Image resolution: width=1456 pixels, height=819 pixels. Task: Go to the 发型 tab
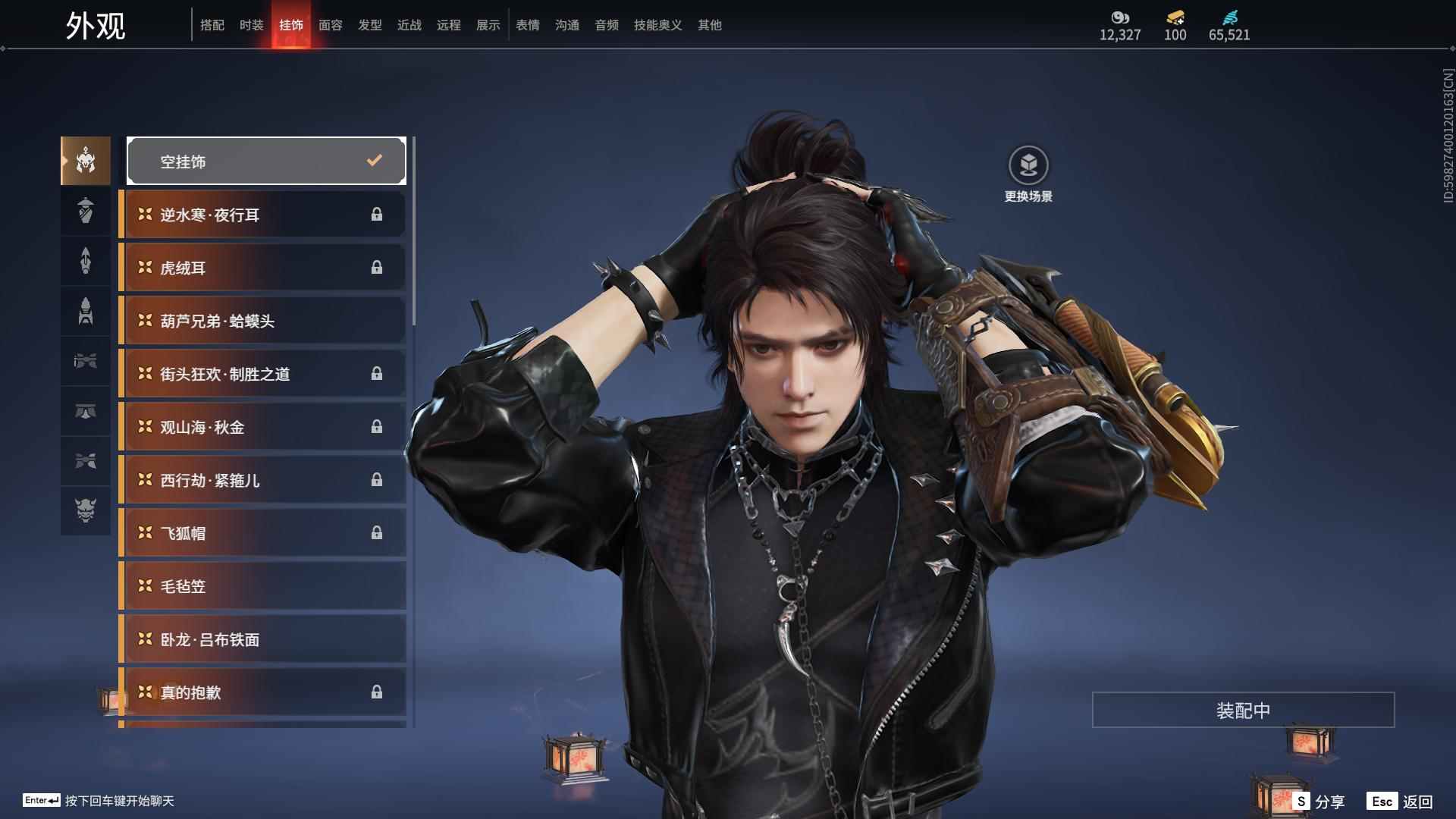click(x=369, y=25)
